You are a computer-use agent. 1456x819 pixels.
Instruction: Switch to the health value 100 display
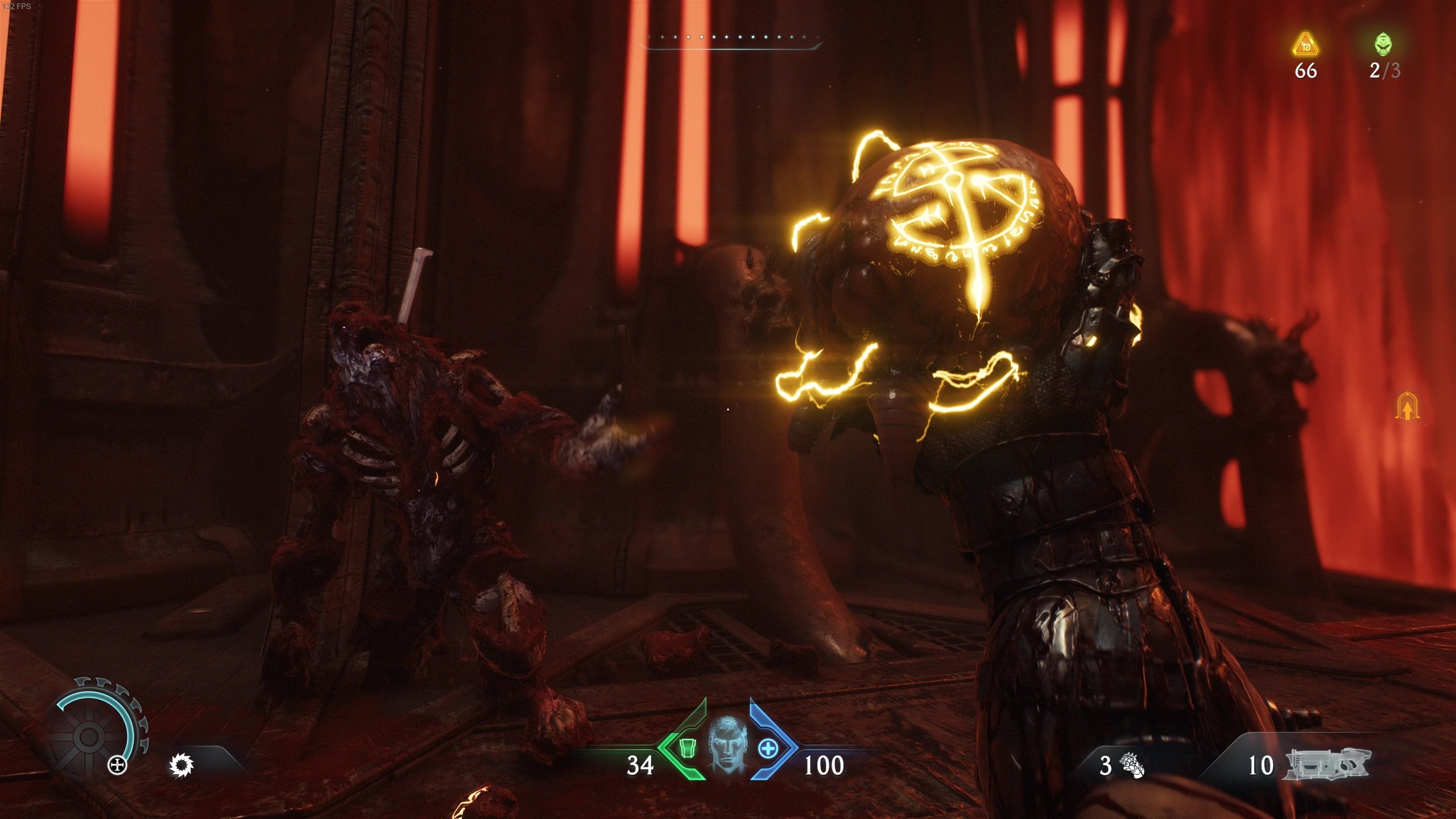[826, 766]
